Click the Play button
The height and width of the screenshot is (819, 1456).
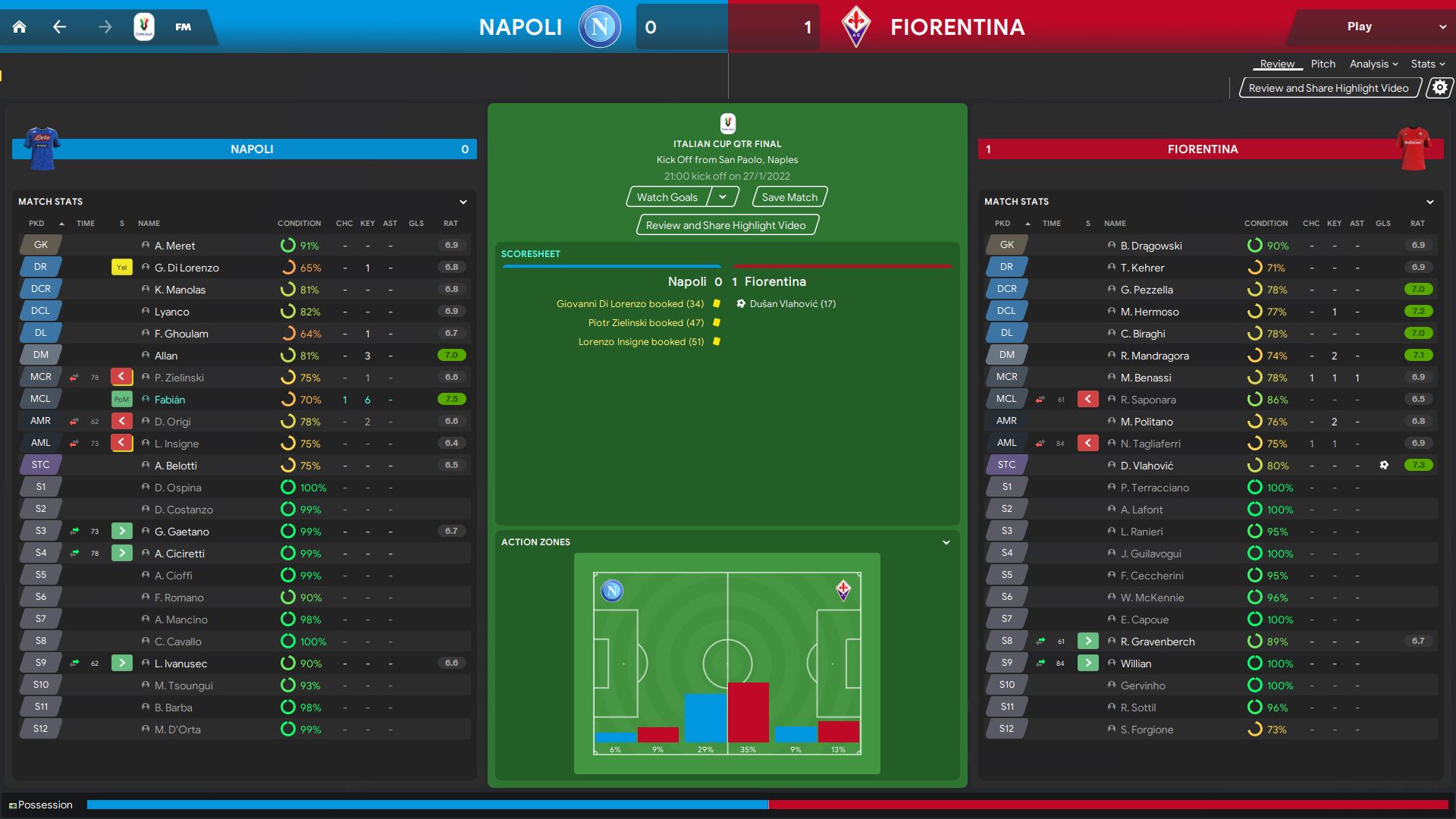[1359, 27]
